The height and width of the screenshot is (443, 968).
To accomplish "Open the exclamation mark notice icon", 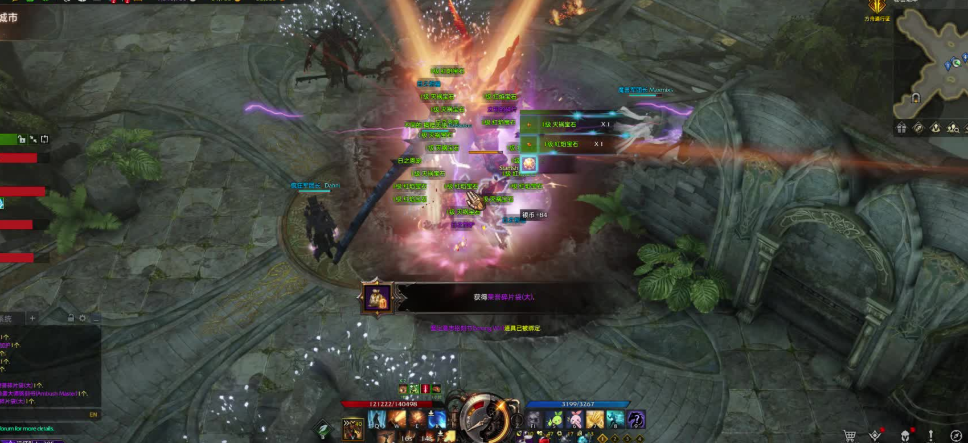I will coord(930,435).
